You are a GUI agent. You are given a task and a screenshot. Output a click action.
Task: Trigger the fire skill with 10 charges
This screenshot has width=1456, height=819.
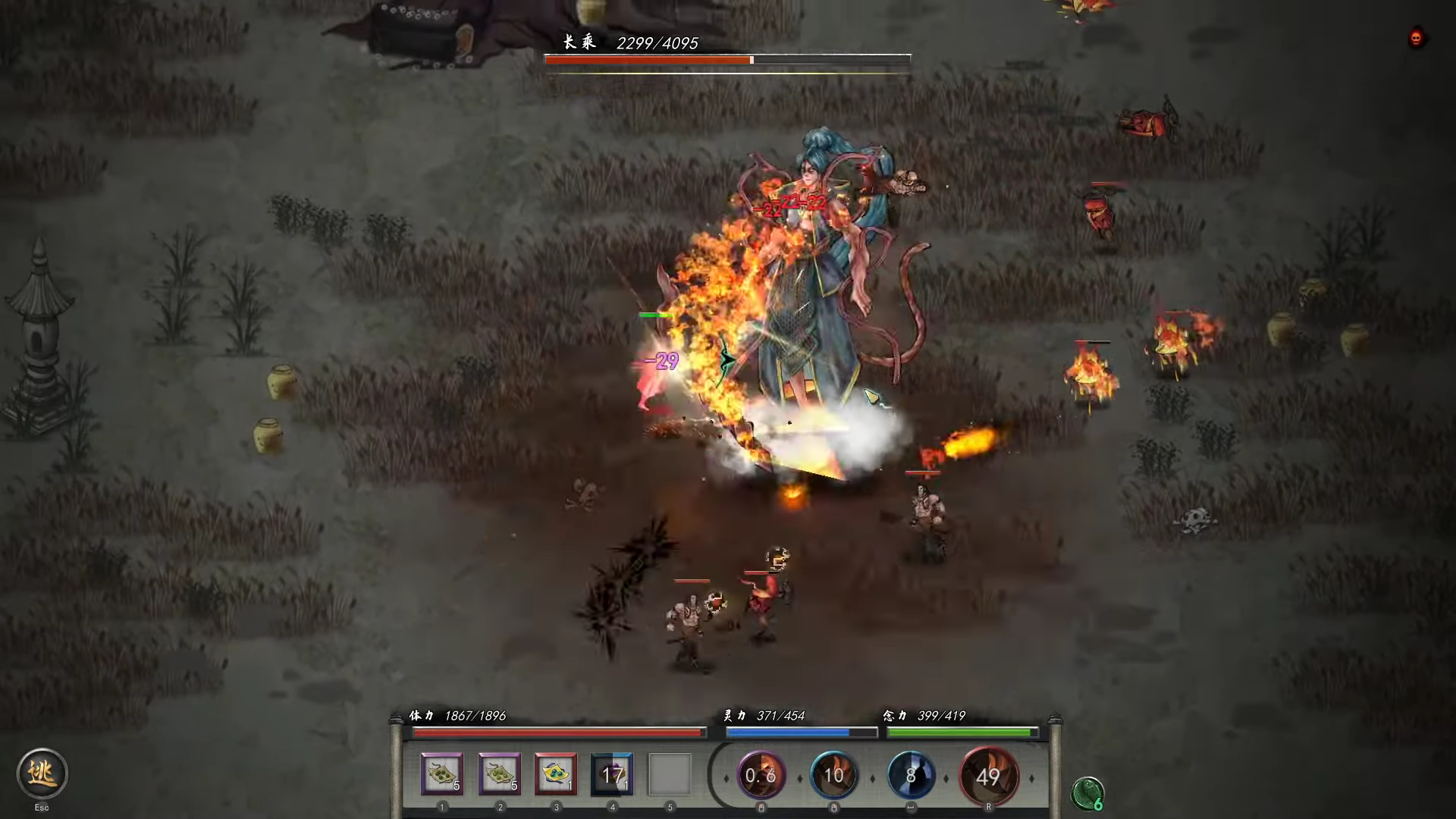(834, 776)
